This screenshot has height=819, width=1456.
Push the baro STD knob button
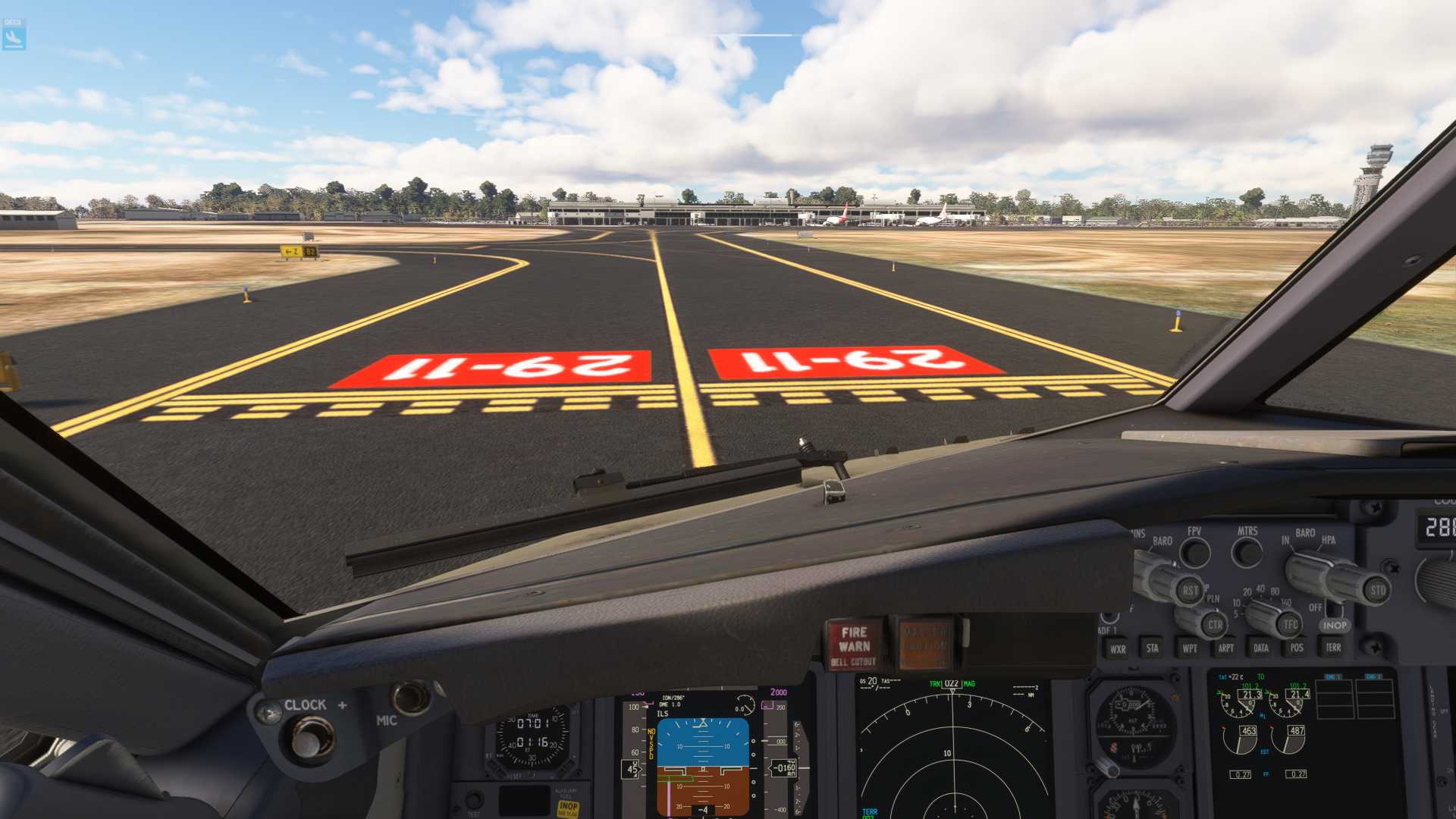point(1376,590)
